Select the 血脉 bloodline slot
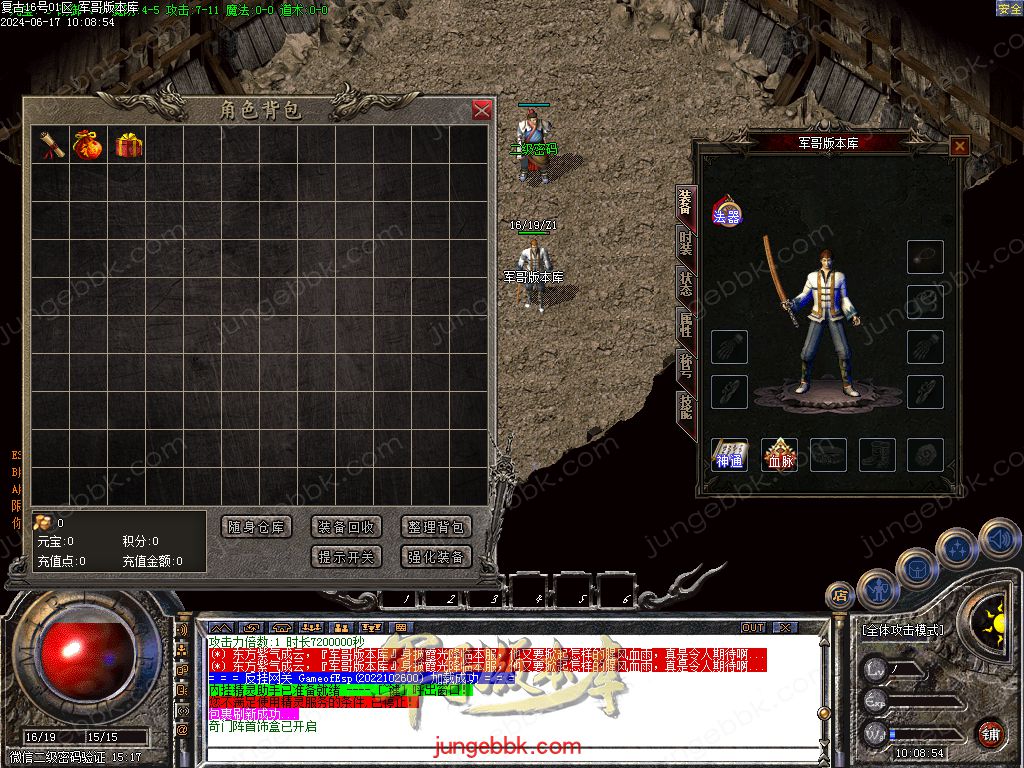Image resolution: width=1024 pixels, height=768 pixels. point(779,455)
